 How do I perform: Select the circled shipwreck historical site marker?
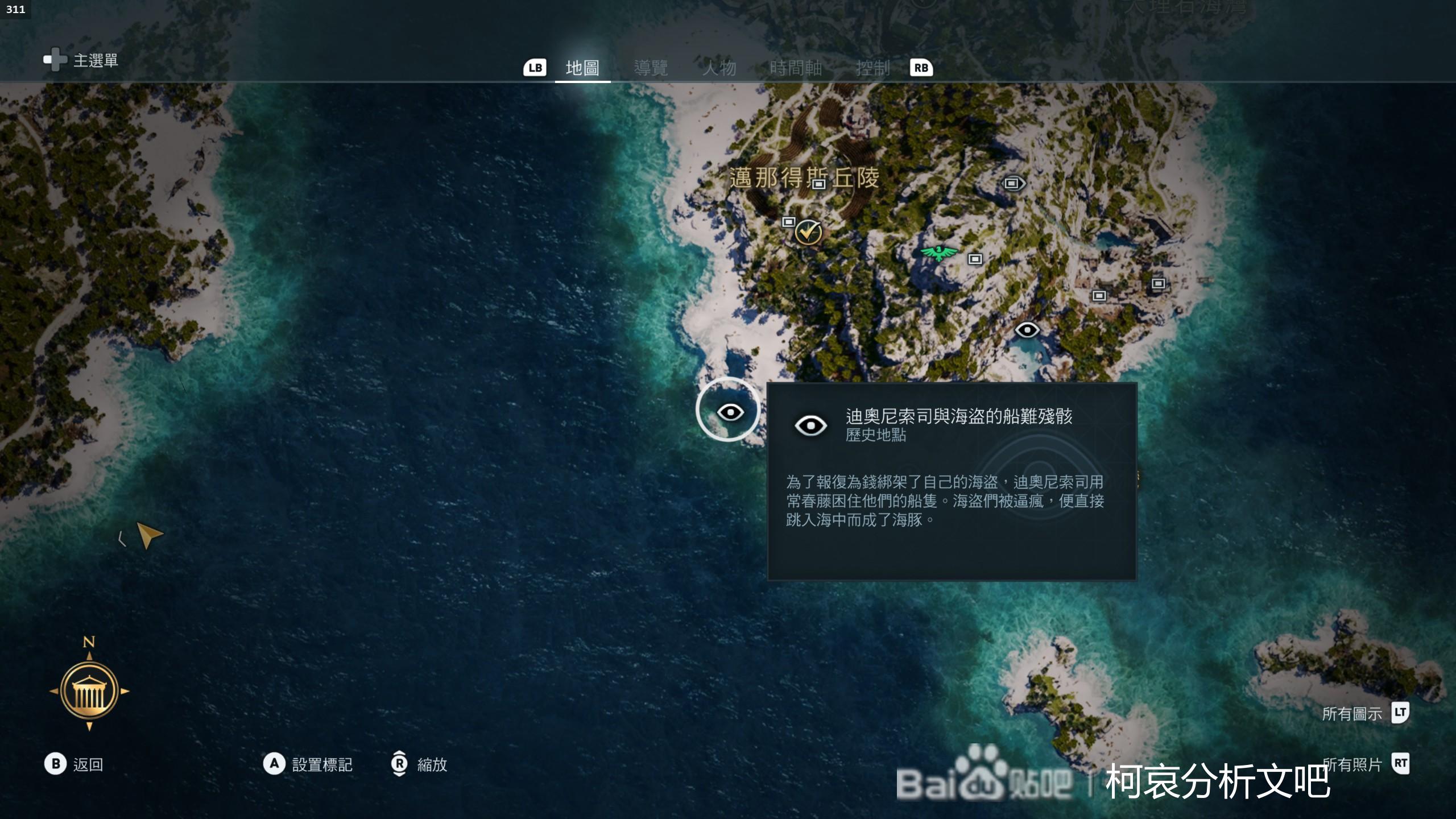pyautogui.click(x=729, y=411)
